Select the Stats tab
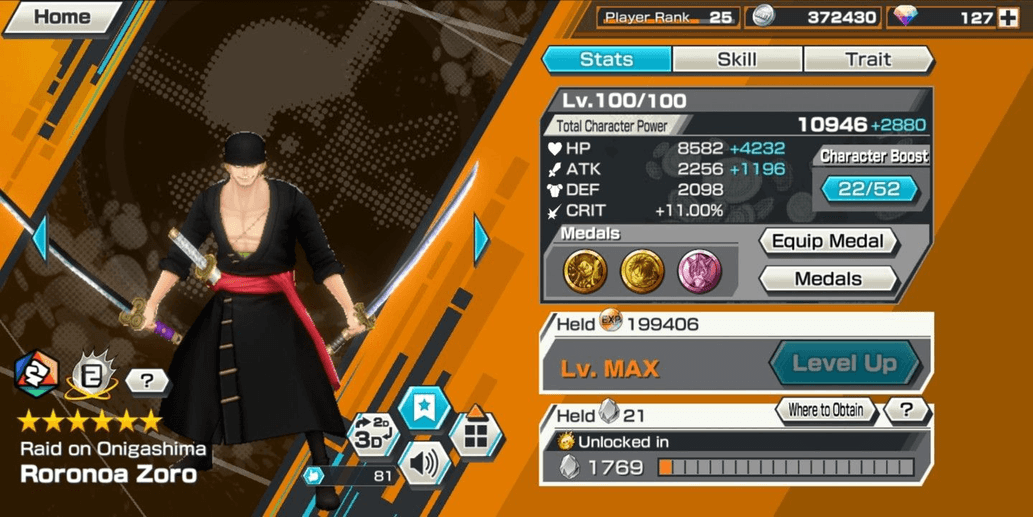This screenshot has height=517, width=1033. click(x=606, y=59)
